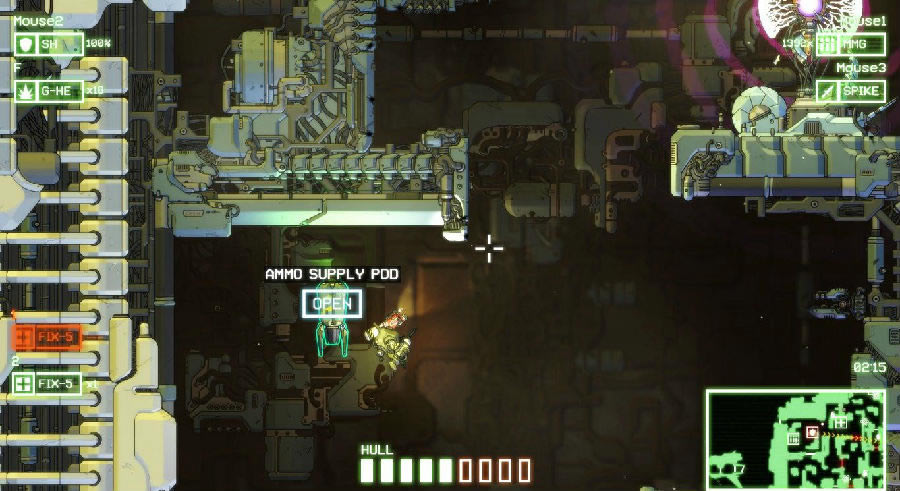Viewport: 900px width, 491px height.
Task: Select the MMG weapon slot
Action: [850, 44]
